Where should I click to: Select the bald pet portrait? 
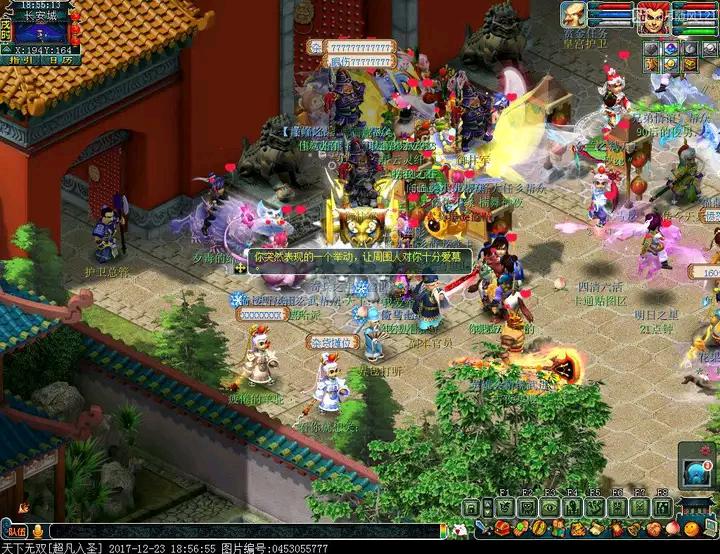(x=573, y=14)
